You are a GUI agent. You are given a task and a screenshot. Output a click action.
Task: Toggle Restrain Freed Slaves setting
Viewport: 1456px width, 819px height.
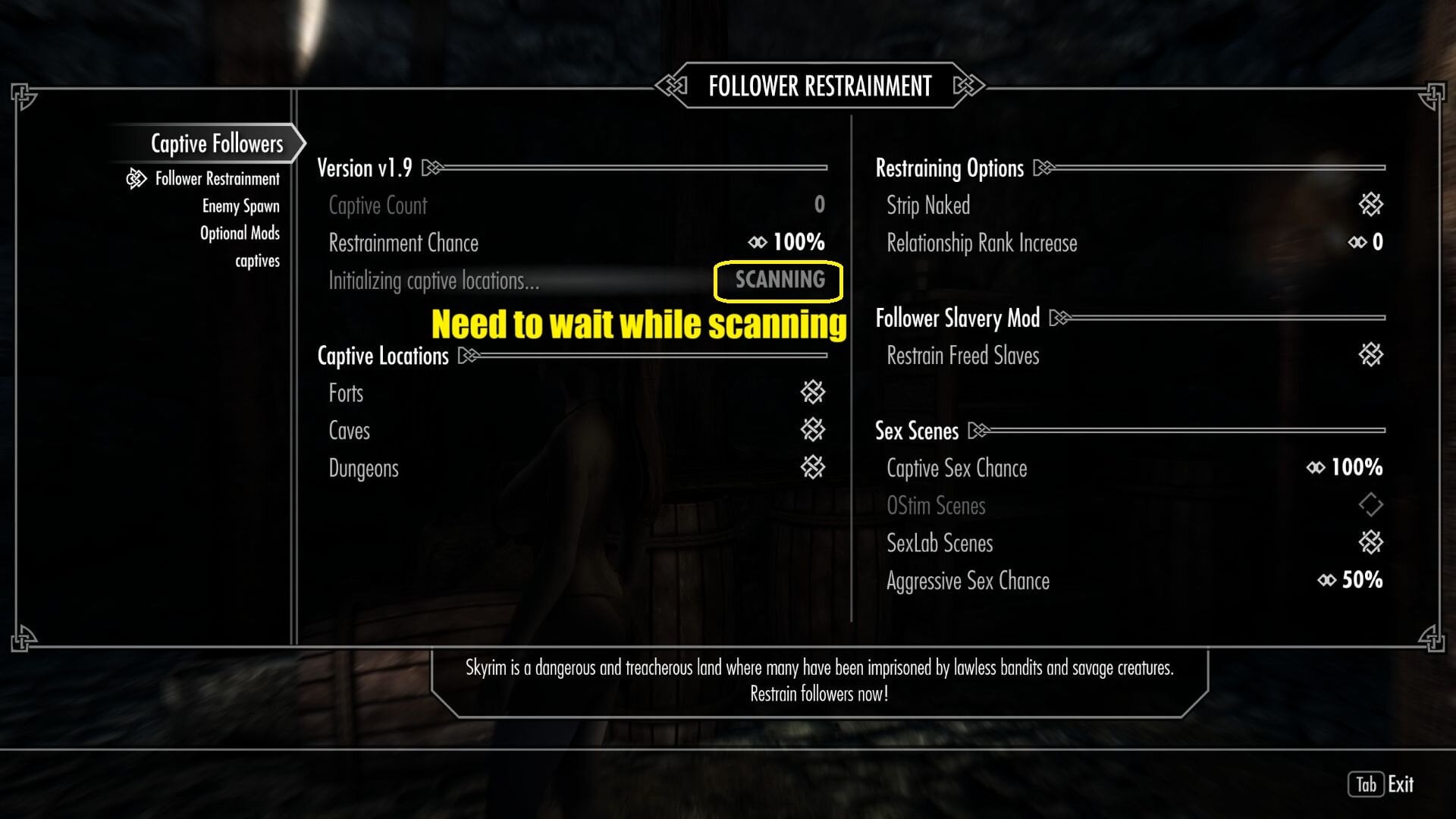coord(1370,355)
